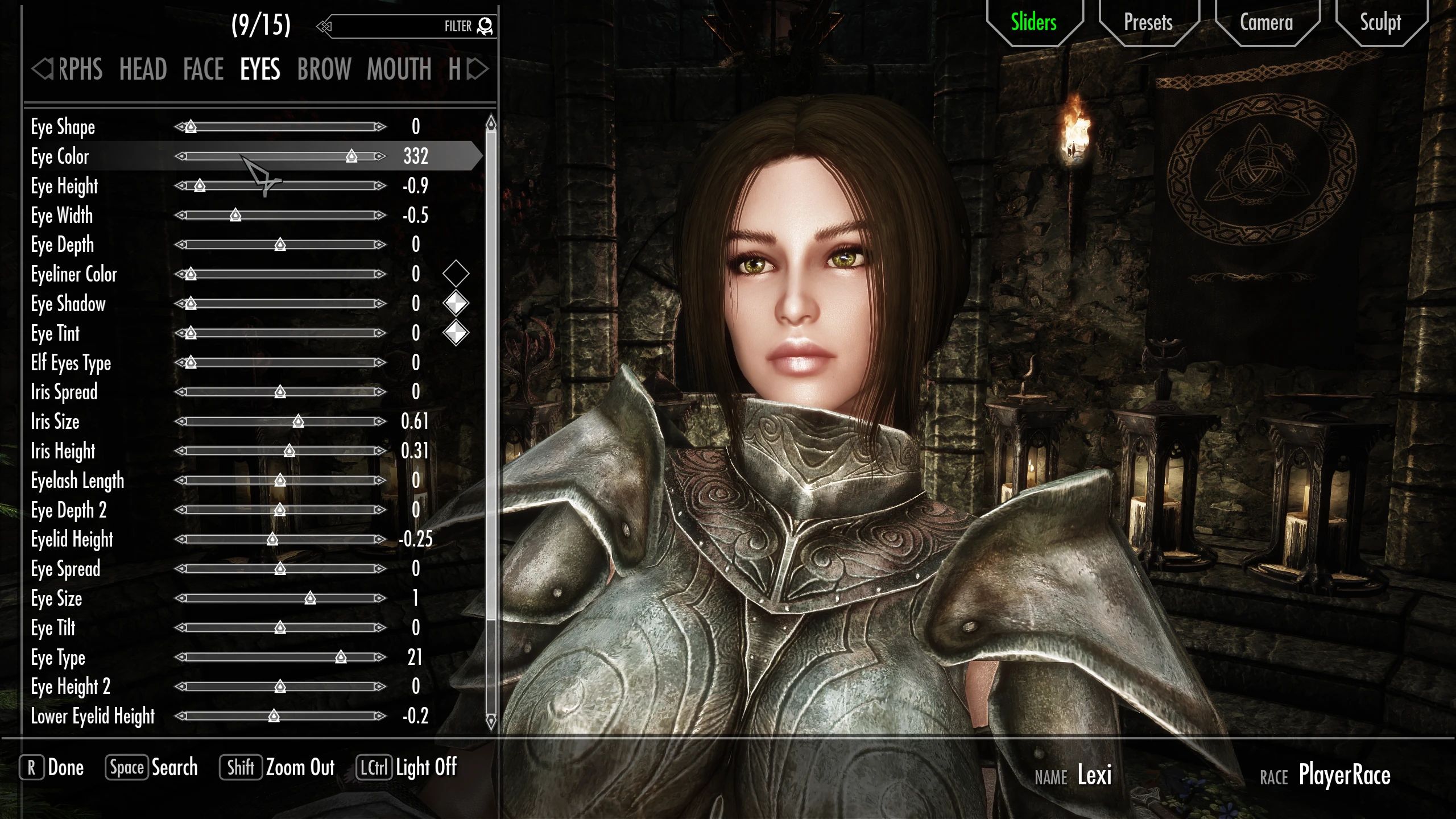Select the MOUTH category tab

point(399,69)
